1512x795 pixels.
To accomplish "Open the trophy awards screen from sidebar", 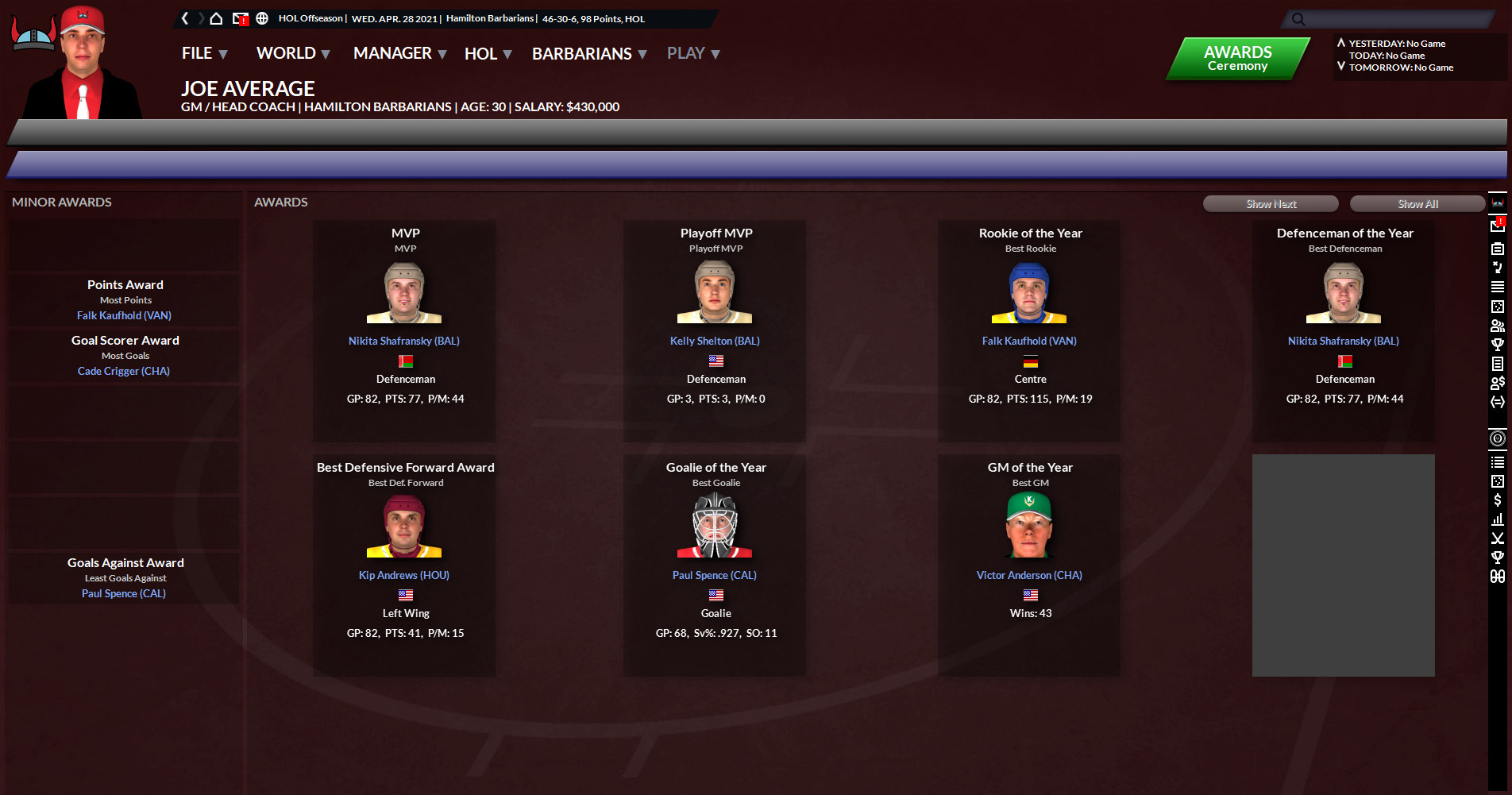I will pos(1498,345).
